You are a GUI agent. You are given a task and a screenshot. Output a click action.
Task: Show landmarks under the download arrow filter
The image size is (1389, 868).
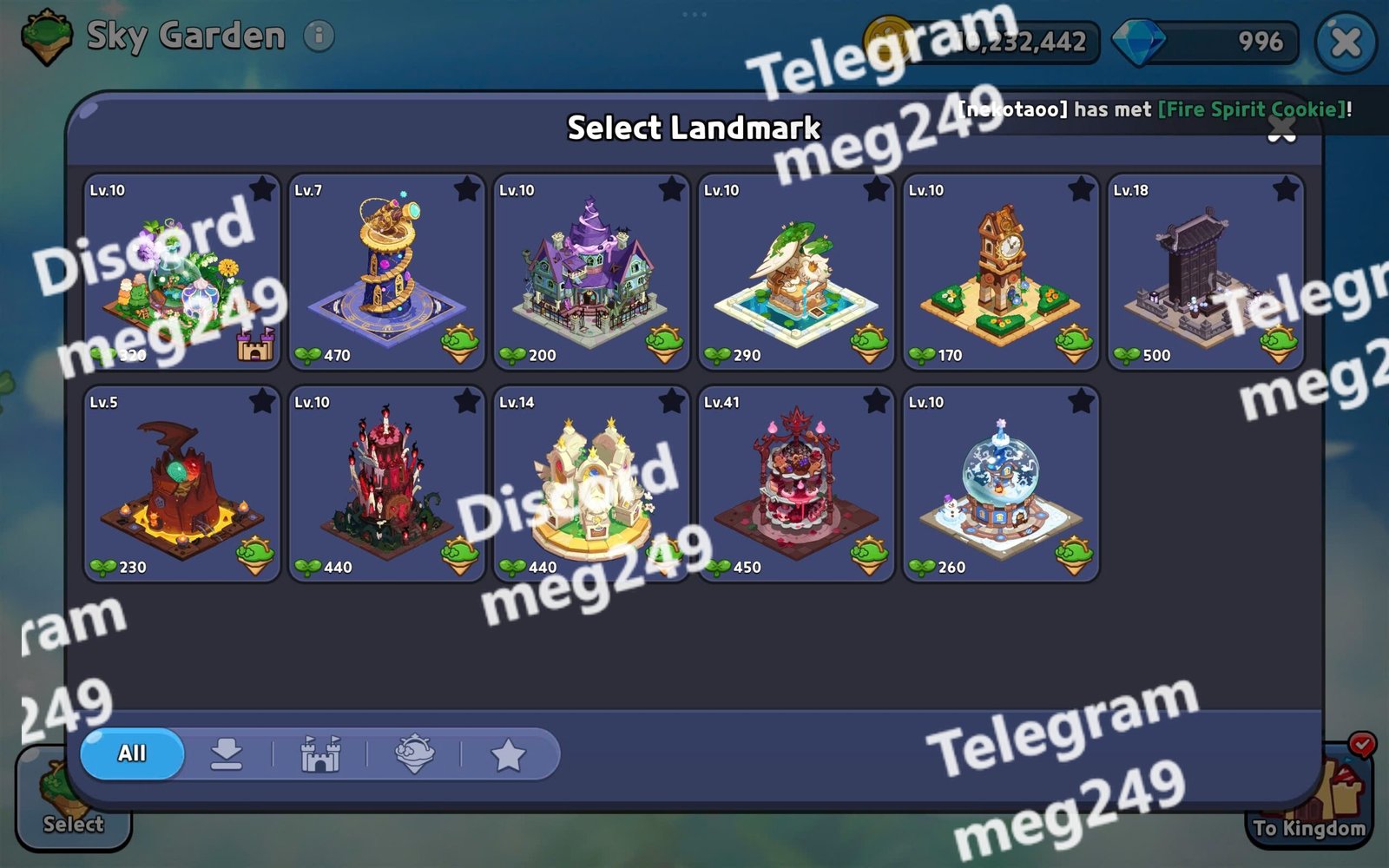(227, 753)
